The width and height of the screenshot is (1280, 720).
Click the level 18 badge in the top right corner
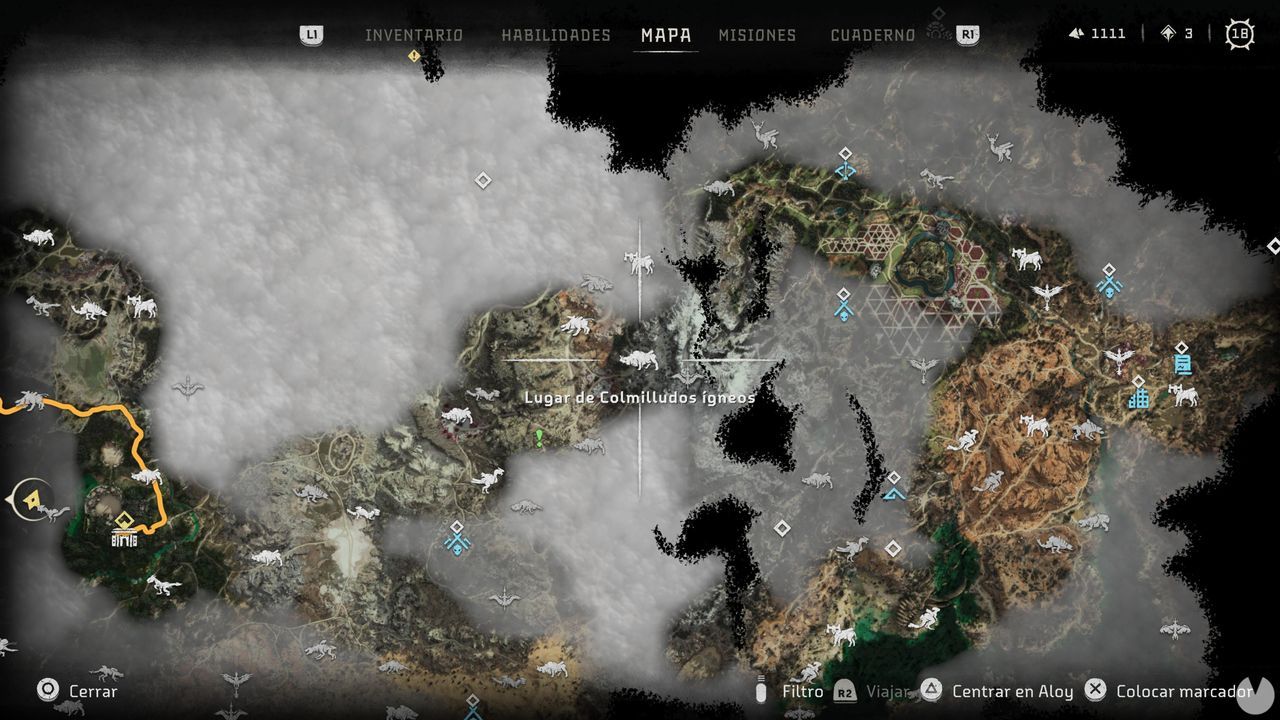(x=1240, y=33)
